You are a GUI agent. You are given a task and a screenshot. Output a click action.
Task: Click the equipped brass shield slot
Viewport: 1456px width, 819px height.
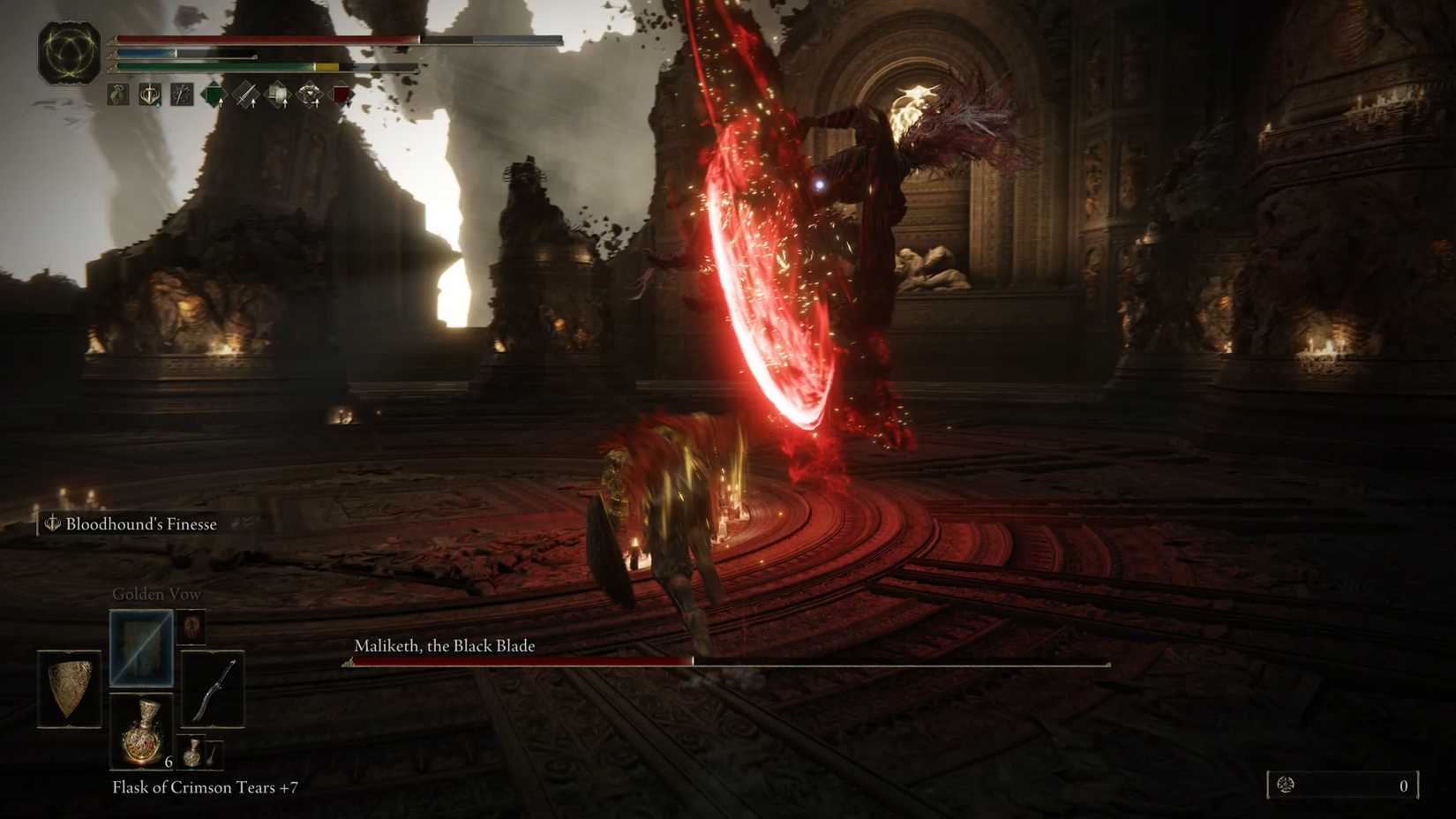[x=70, y=689]
